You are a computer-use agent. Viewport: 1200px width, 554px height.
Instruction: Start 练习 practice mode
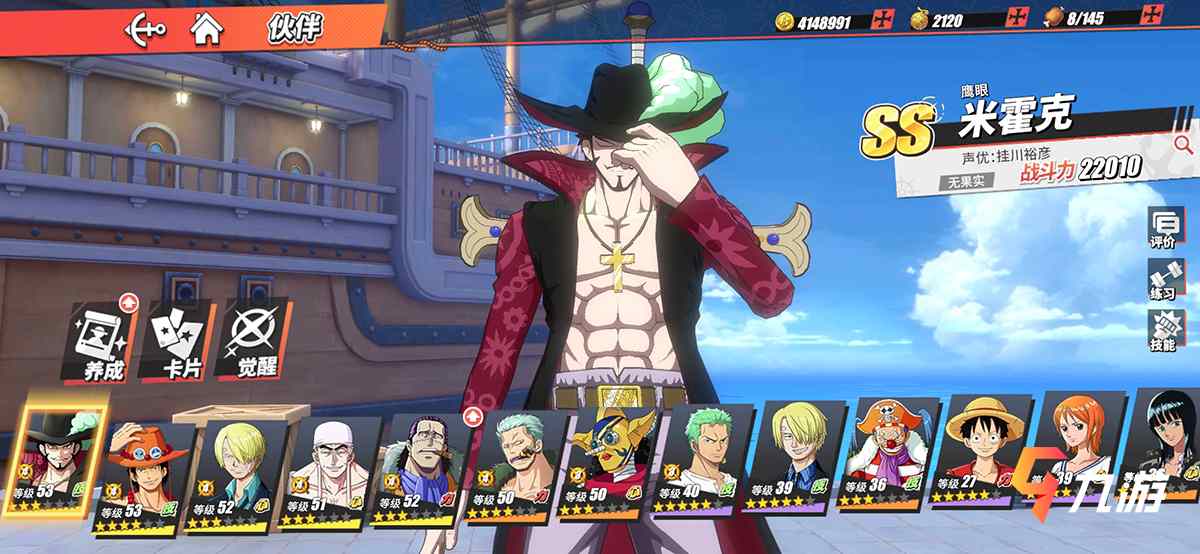point(1165,279)
